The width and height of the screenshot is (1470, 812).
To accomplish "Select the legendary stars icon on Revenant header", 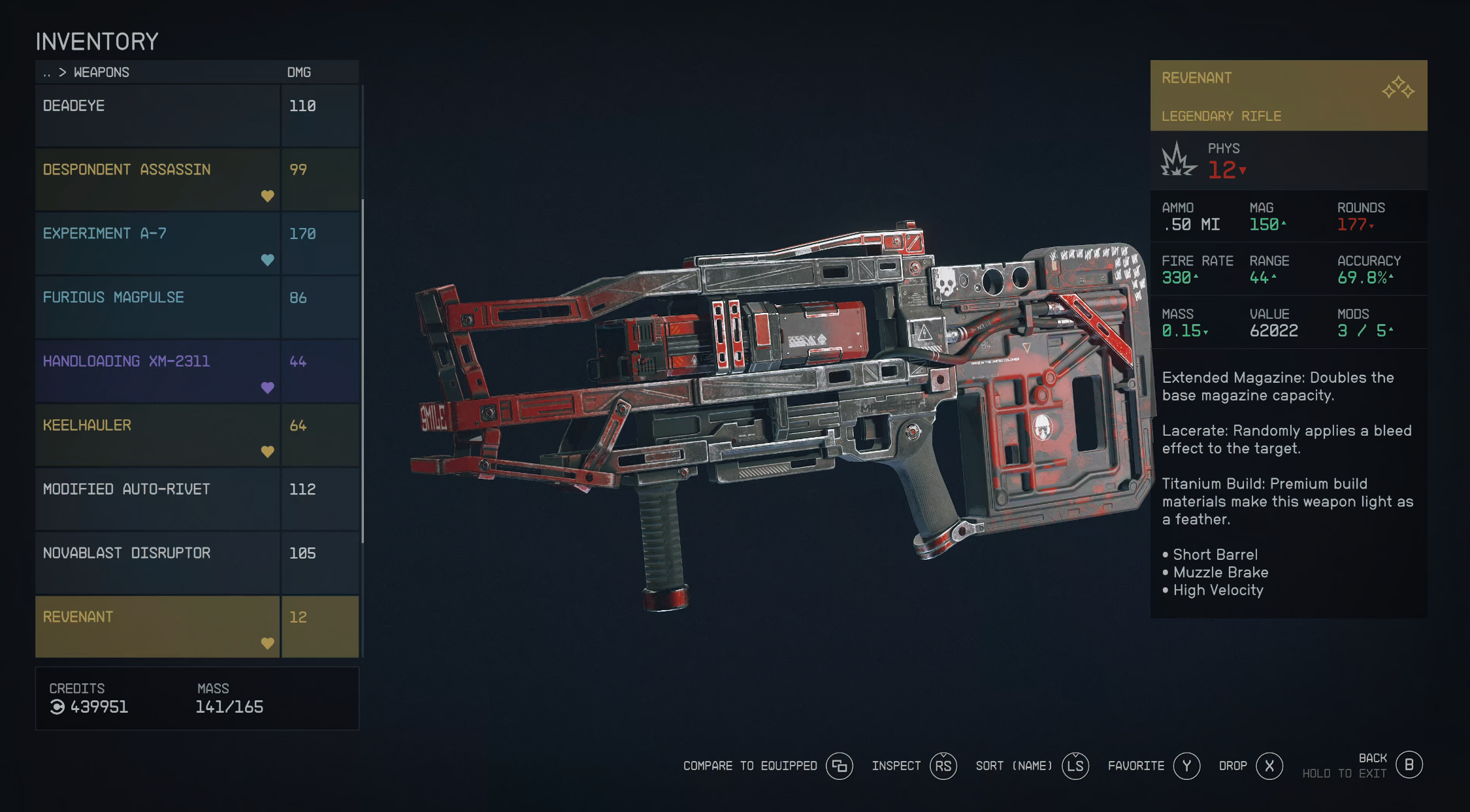I will tap(1397, 87).
